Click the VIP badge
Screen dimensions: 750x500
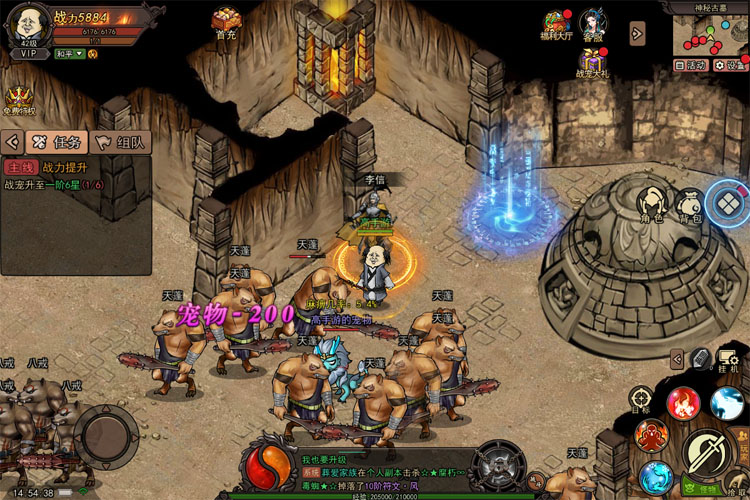29,54
